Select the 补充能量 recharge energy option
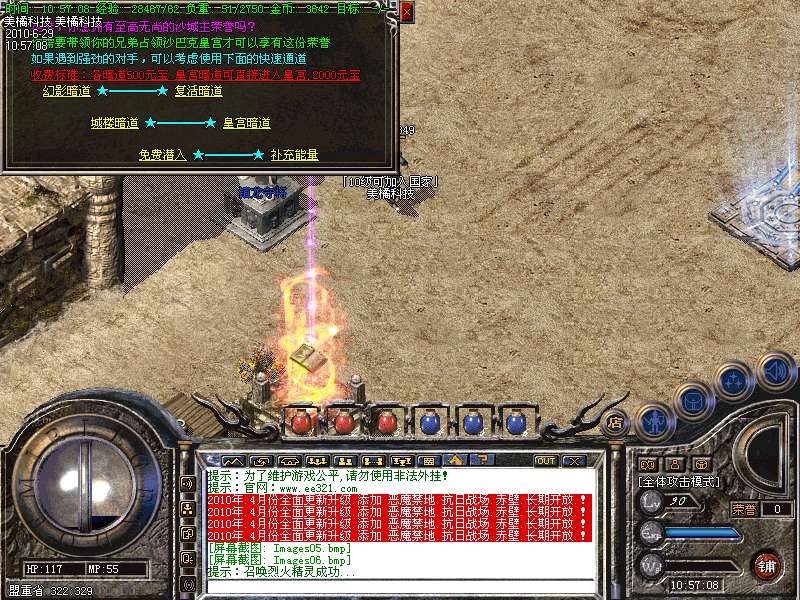The width and height of the screenshot is (800, 600). point(294,155)
